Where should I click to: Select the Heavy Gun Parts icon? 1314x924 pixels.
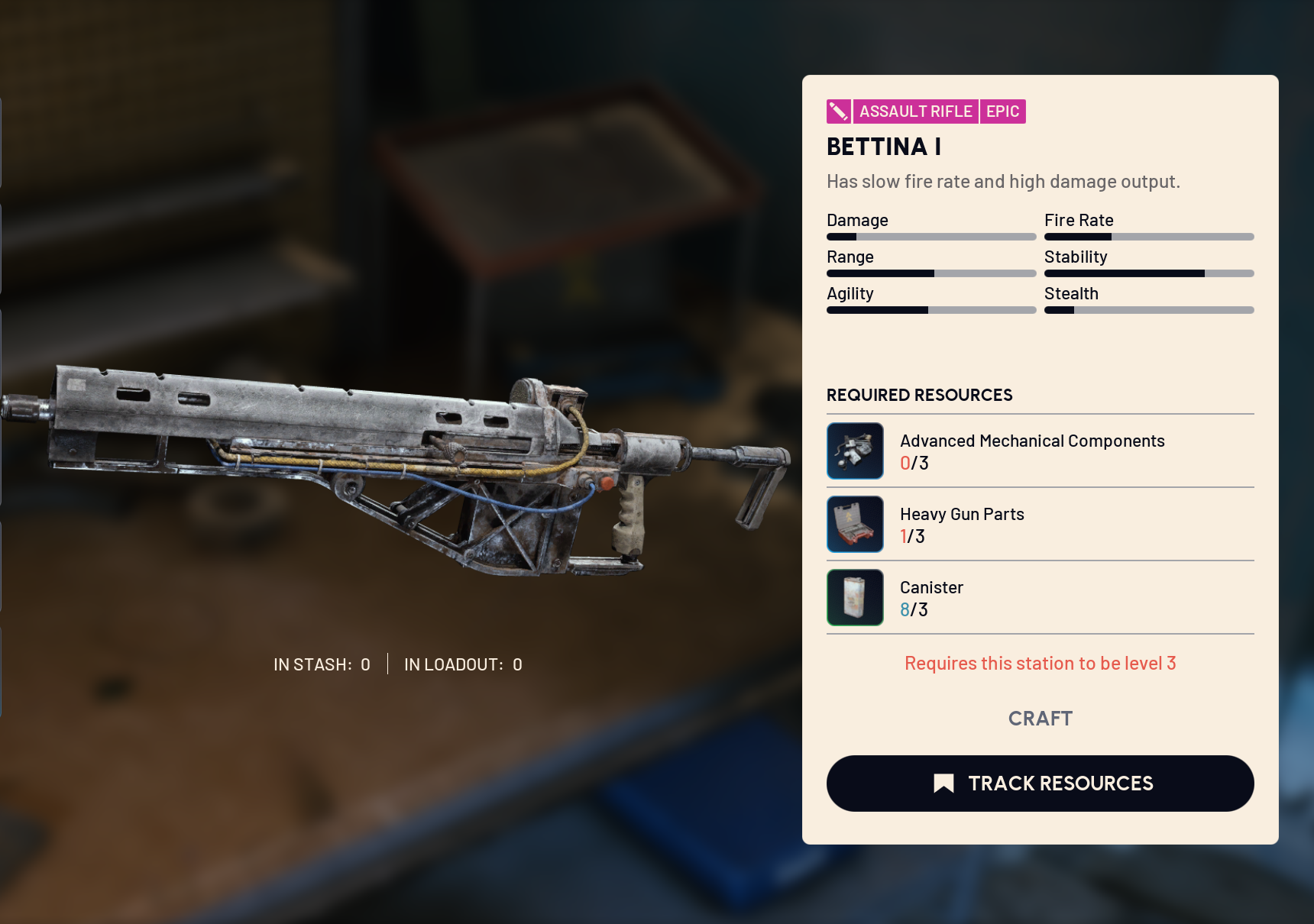[855, 525]
